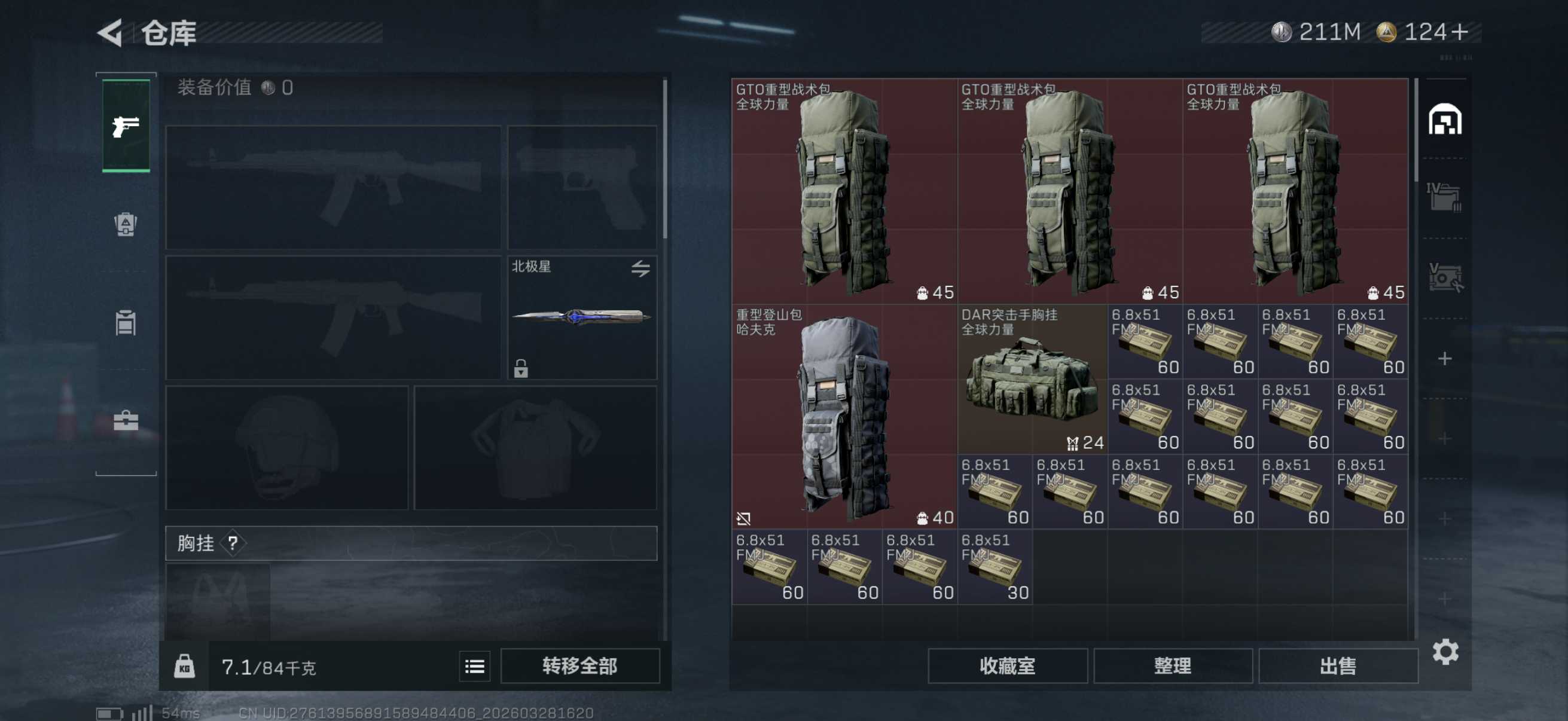Open the level IV storage box tab
Image resolution: width=1568 pixels, height=721 pixels.
[x=1443, y=197]
